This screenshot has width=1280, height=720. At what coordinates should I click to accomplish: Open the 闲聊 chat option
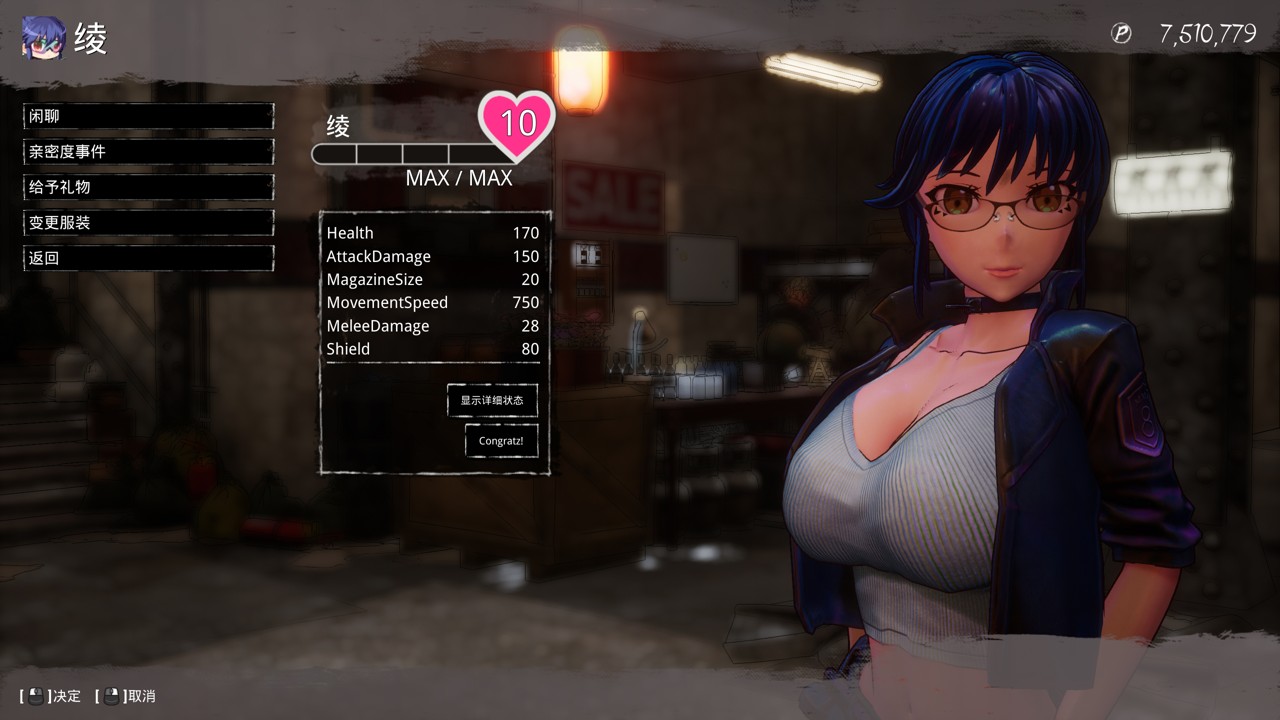148,116
